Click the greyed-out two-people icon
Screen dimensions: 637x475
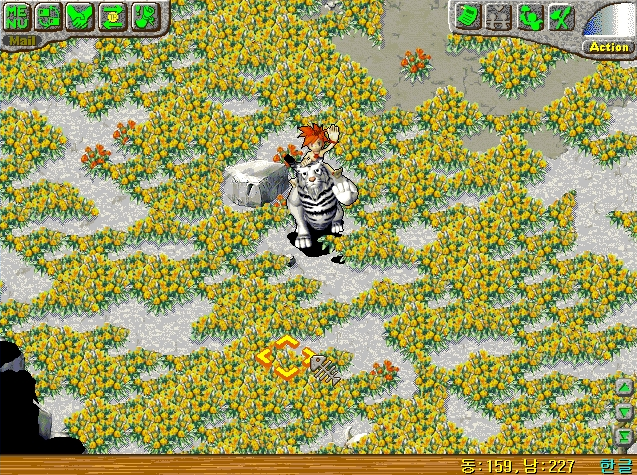point(499,16)
